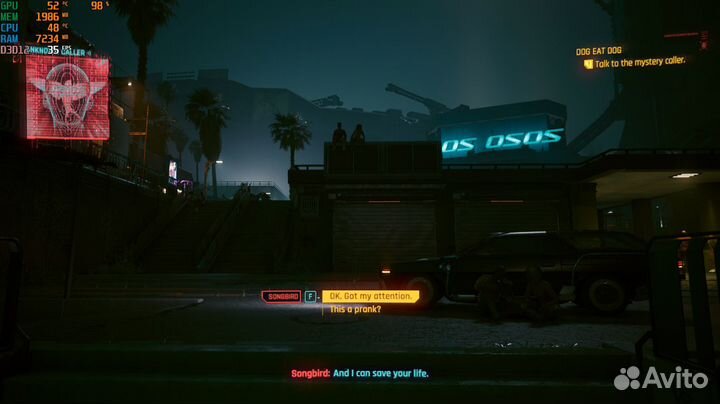This screenshot has width=720, height=404.
Task: Select the "This a prank?" dialogue option
Action: [x=354, y=309]
